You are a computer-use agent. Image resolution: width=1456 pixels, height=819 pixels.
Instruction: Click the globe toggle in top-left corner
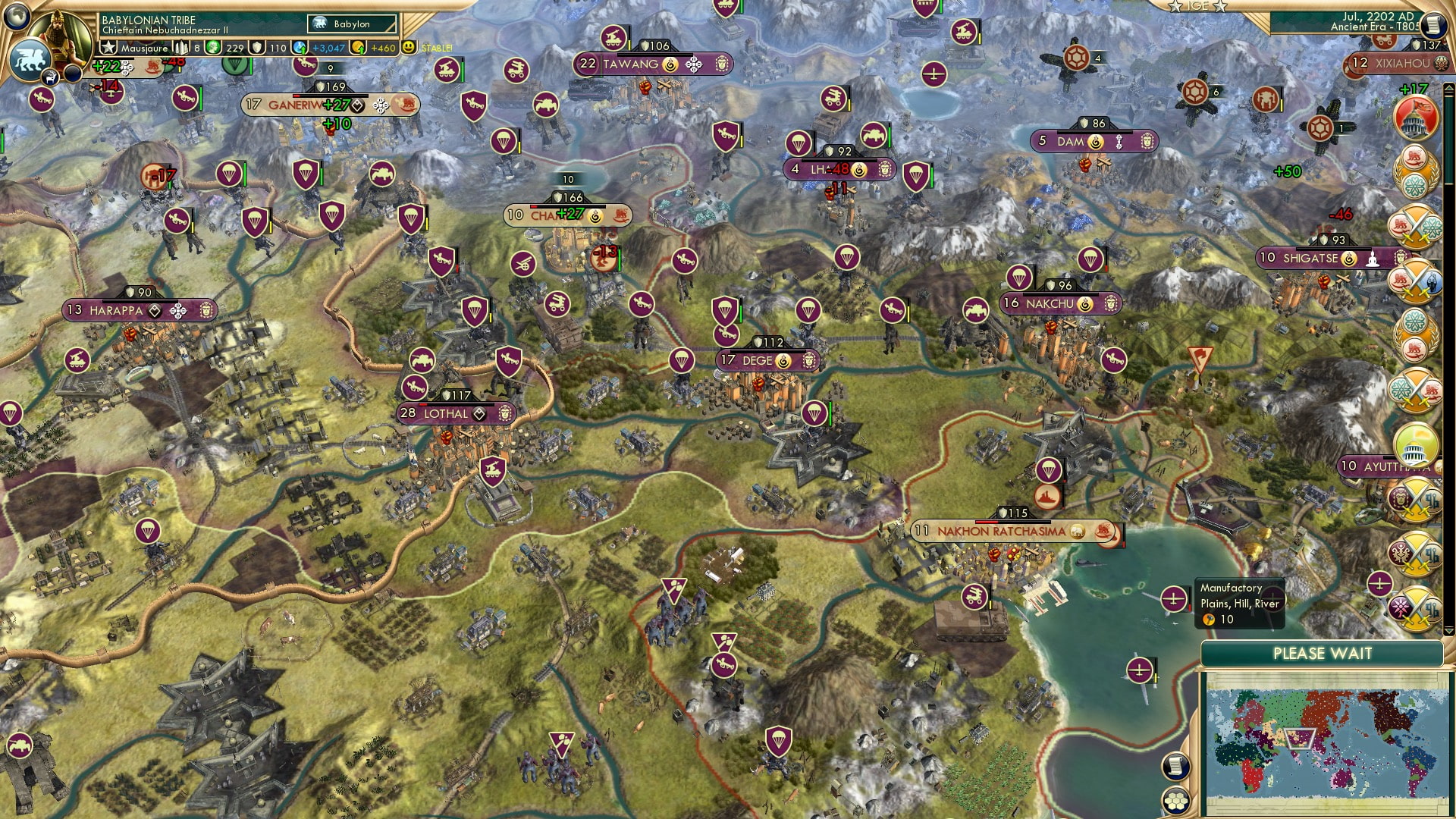coord(16,17)
